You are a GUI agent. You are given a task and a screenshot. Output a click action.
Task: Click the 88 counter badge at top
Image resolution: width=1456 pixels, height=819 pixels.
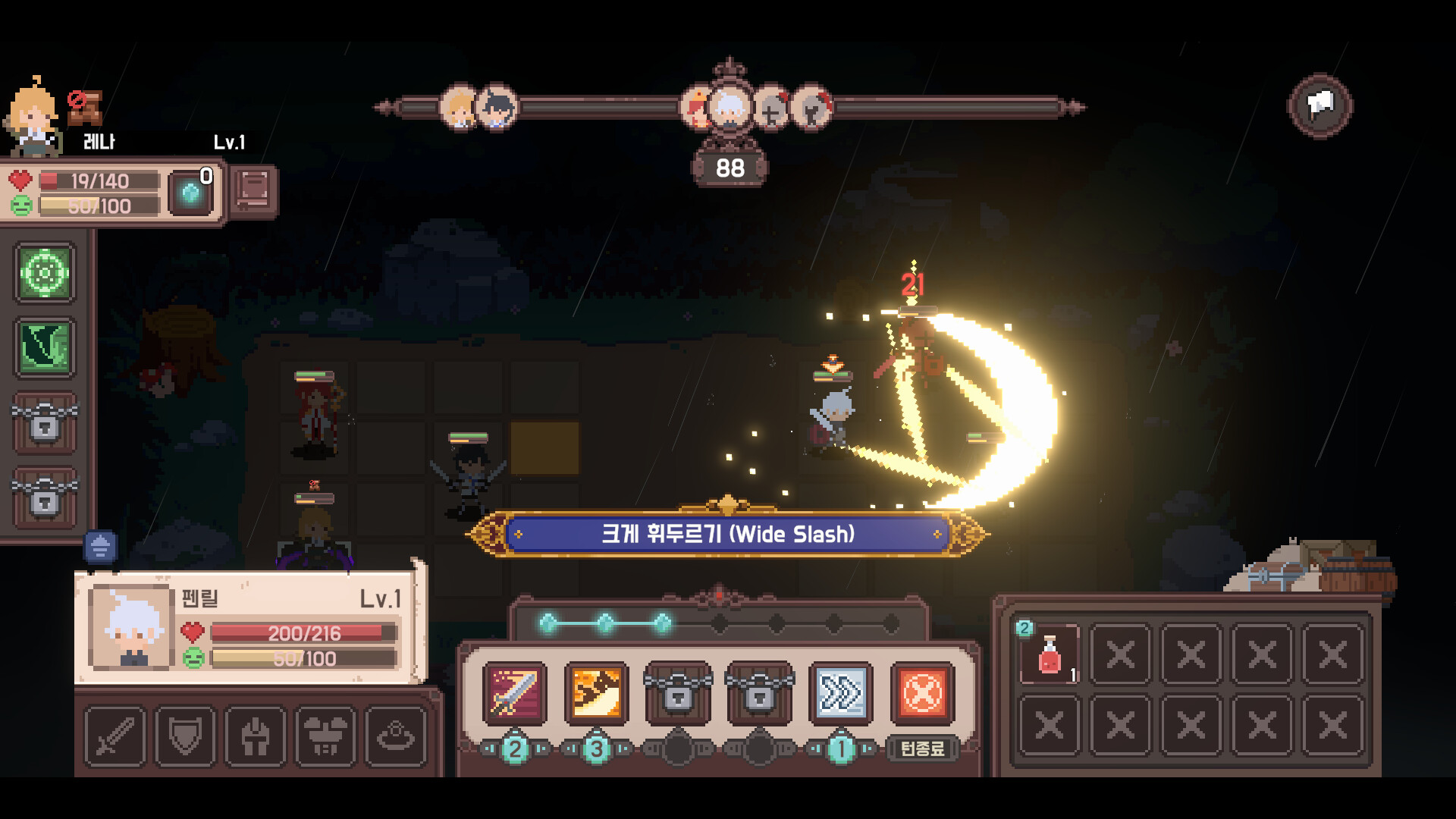[x=730, y=168]
